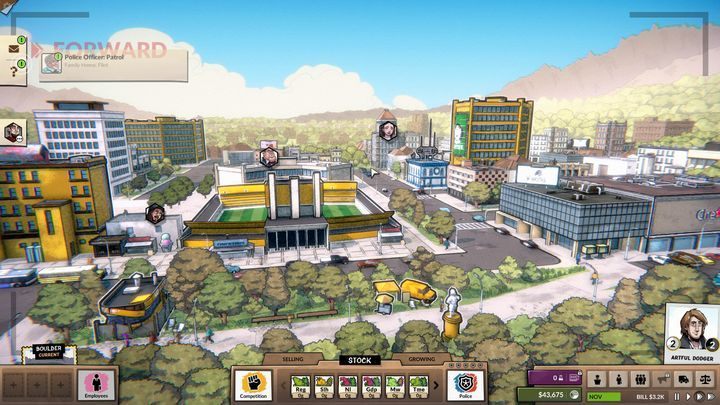Open the delivery truck menu
The width and height of the screenshot is (720, 405).
(682, 379)
